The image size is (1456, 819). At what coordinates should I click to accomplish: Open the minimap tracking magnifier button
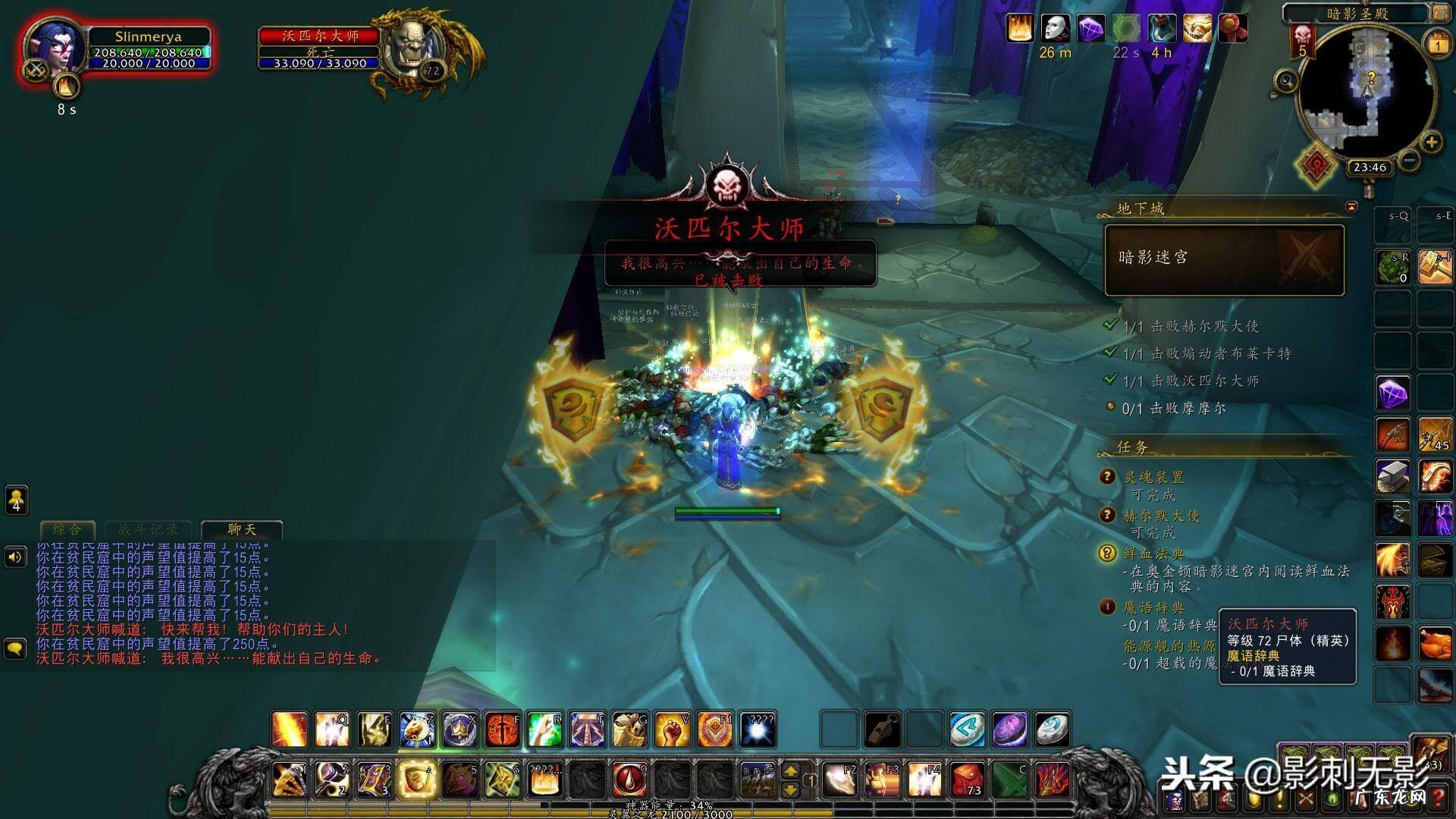click(1285, 80)
